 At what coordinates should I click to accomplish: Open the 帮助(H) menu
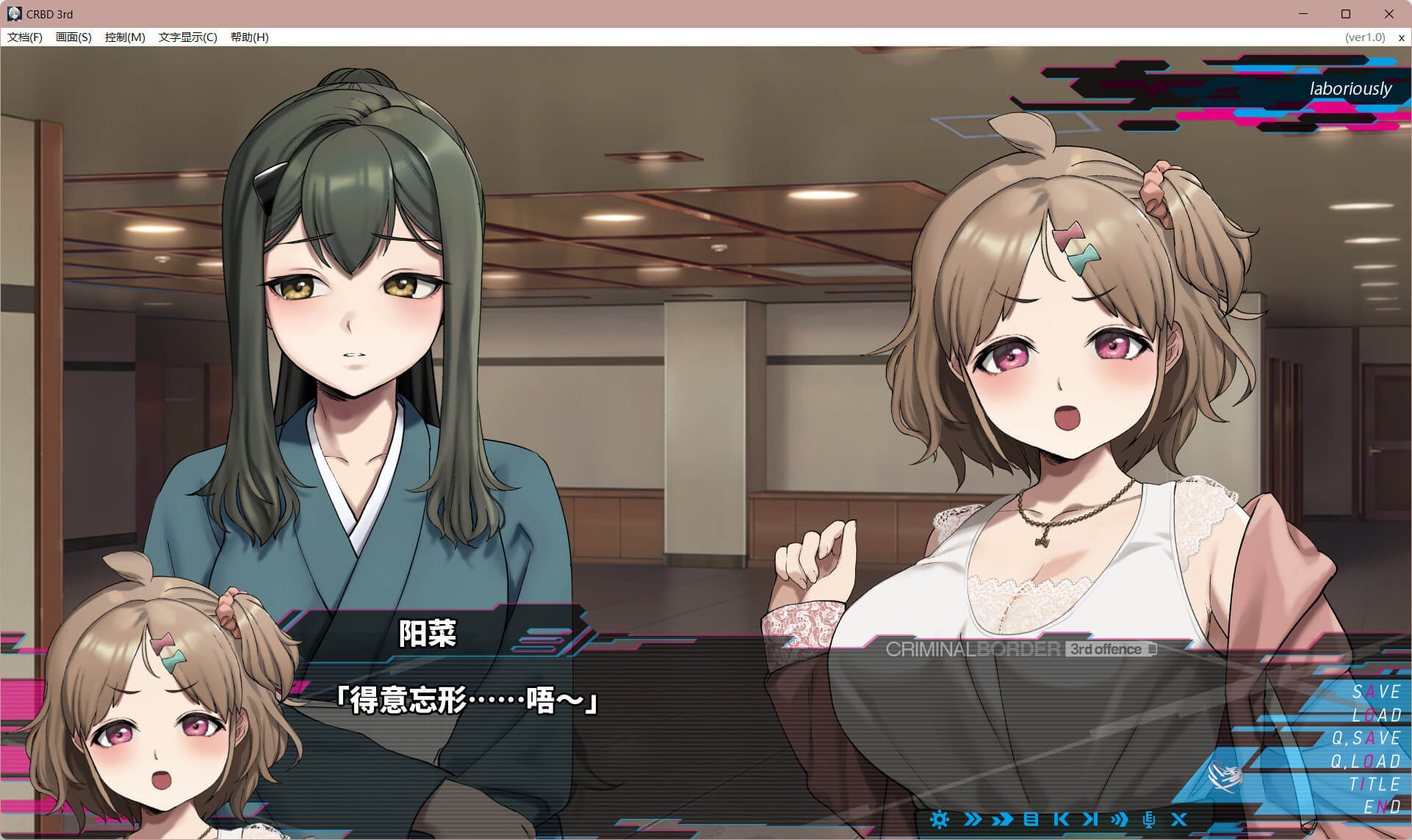[249, 37]
